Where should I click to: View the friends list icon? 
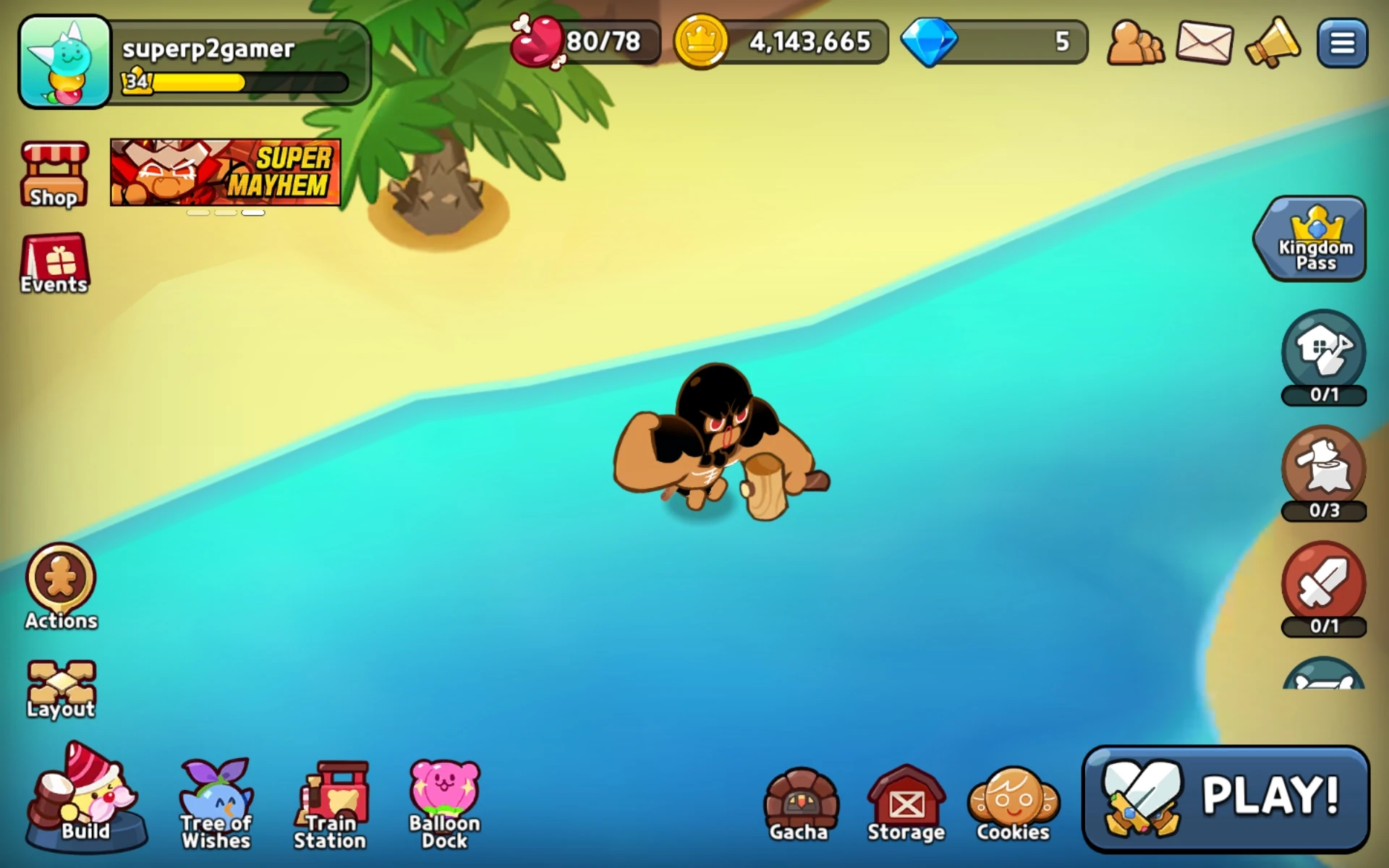tap(1134, 43)
